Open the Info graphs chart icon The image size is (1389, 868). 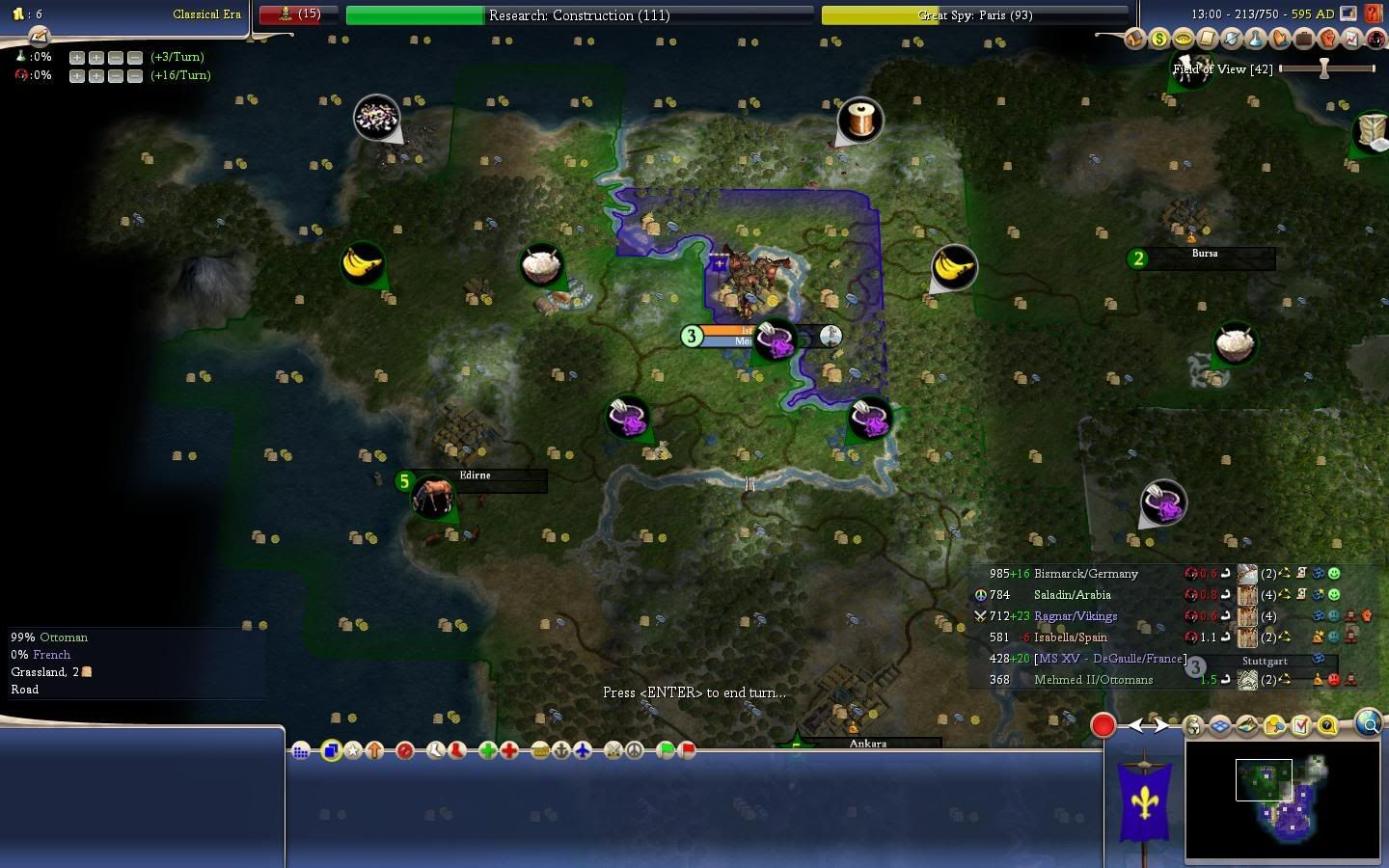(x=1352, y=39)
